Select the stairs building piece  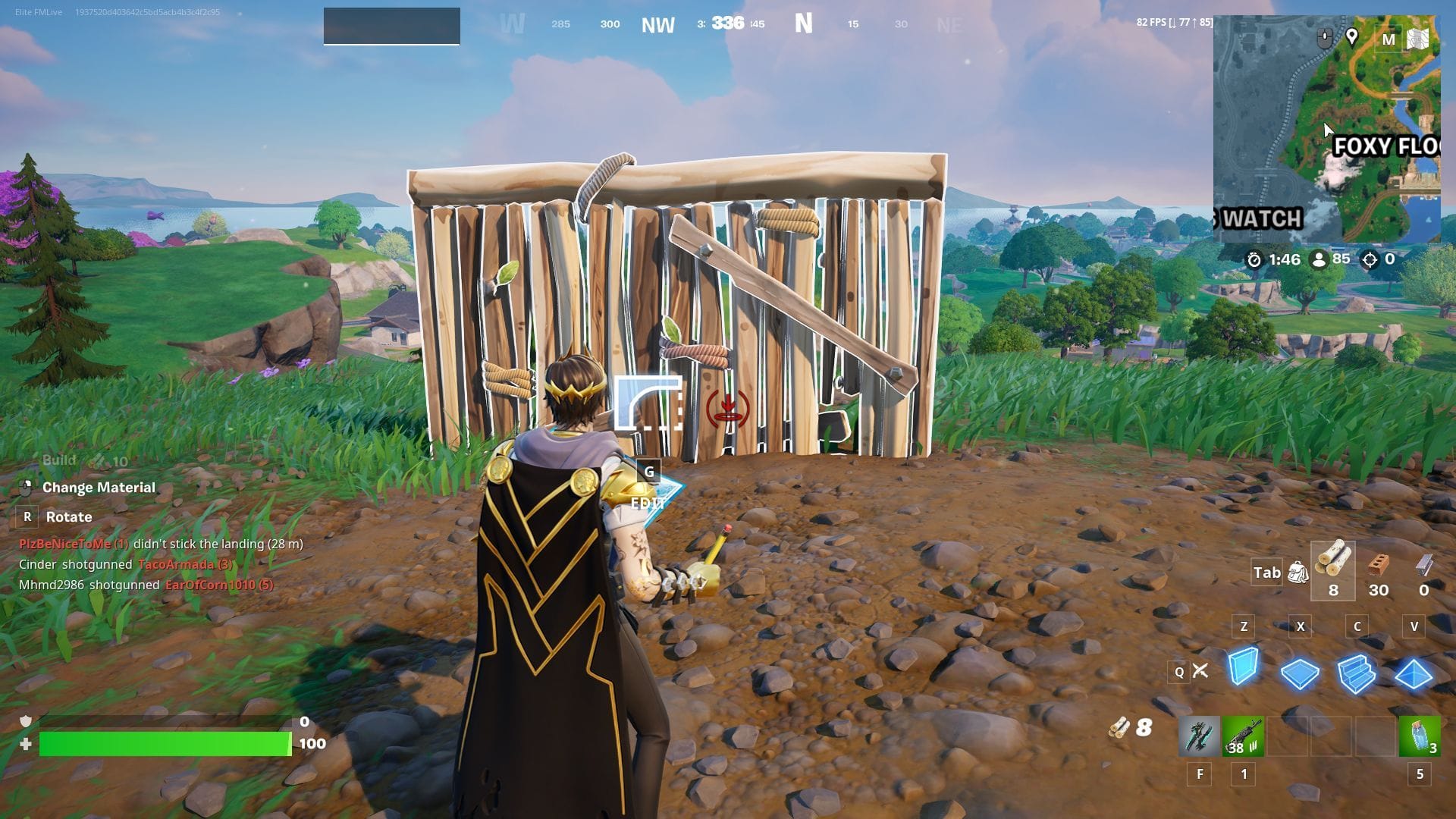tap(1356, 673)
